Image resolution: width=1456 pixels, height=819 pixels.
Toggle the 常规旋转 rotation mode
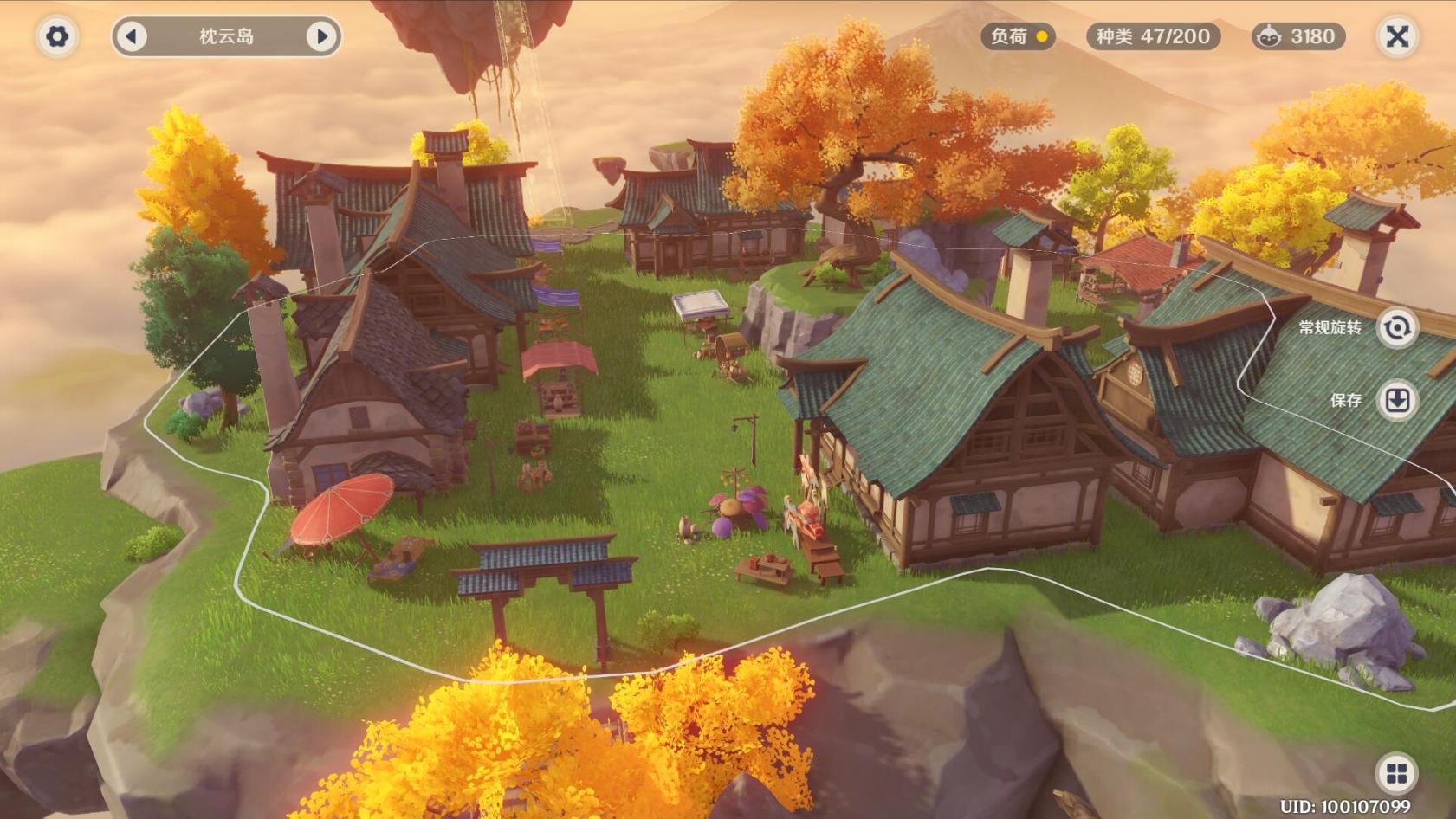coord(1396,328)
